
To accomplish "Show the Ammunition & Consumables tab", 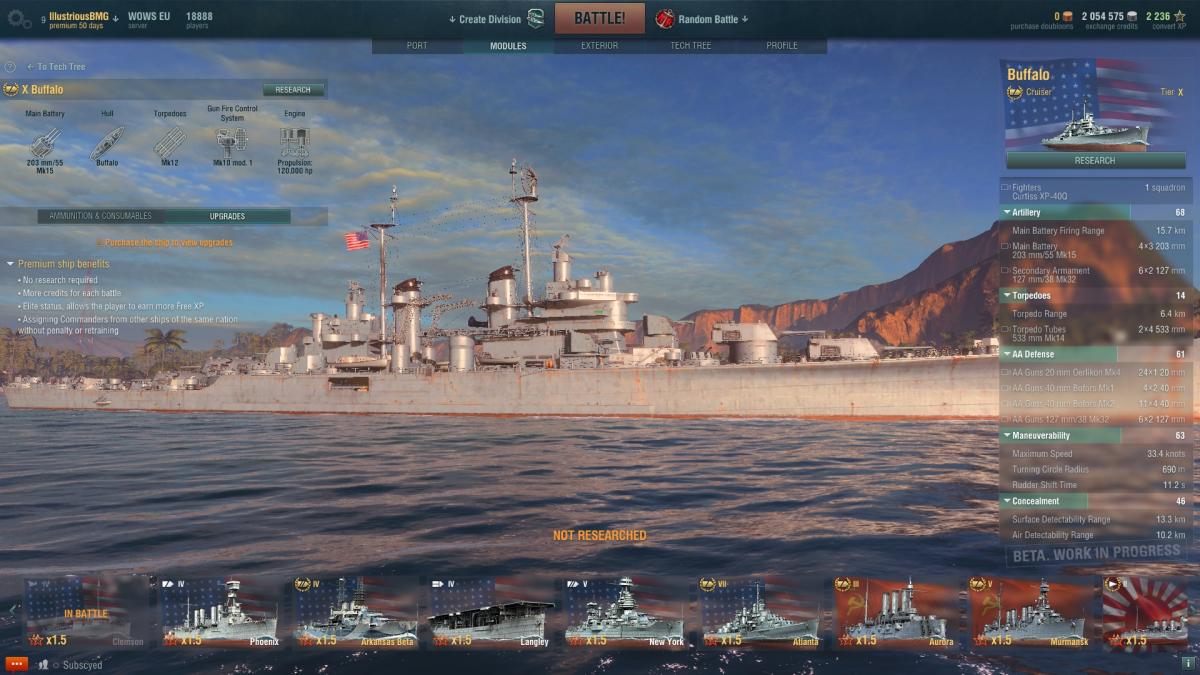I will (x=101, y=216).
